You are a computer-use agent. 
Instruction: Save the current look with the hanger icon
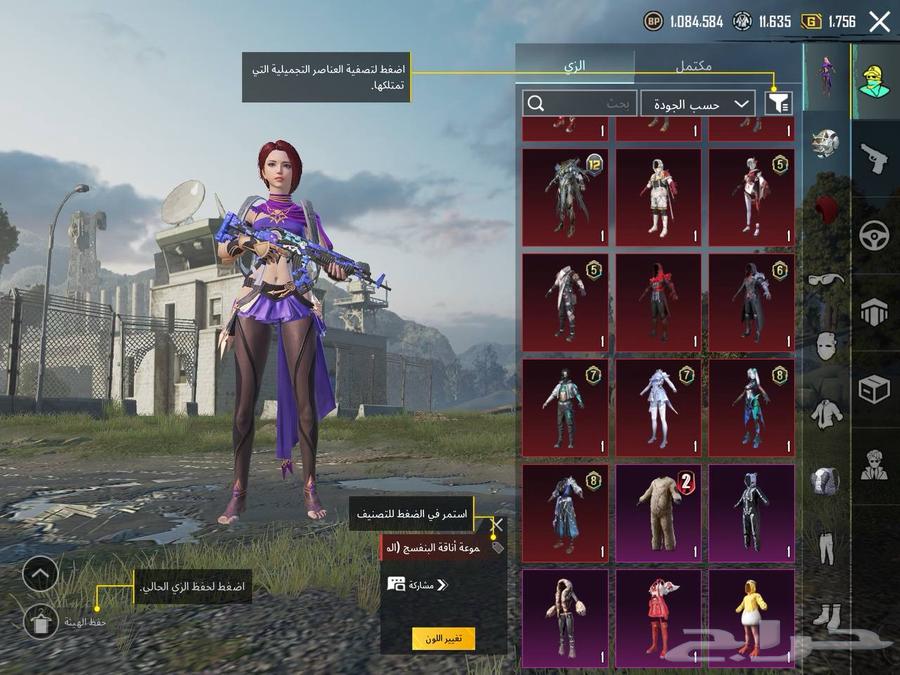pyautogui.click(x=40, y=621)
